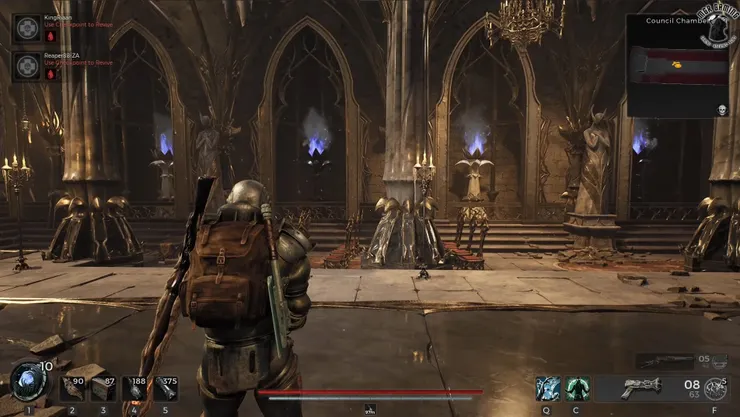Select teammate ReaperSBZA's portrait

click(x=27, y=66)
